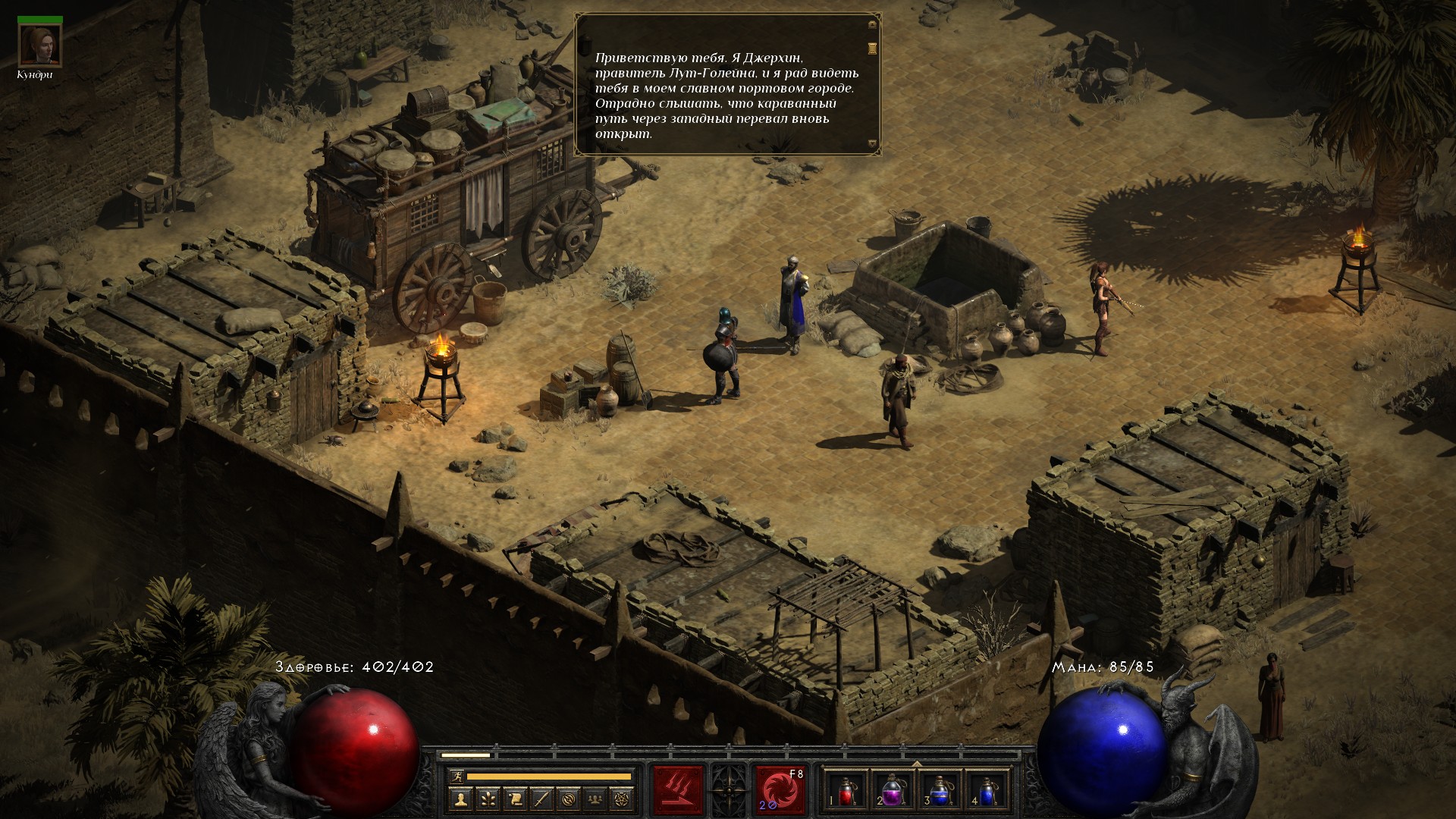Open the quest log scroll icon
This screenshot has width=1456, height=819.
[515, 799]
